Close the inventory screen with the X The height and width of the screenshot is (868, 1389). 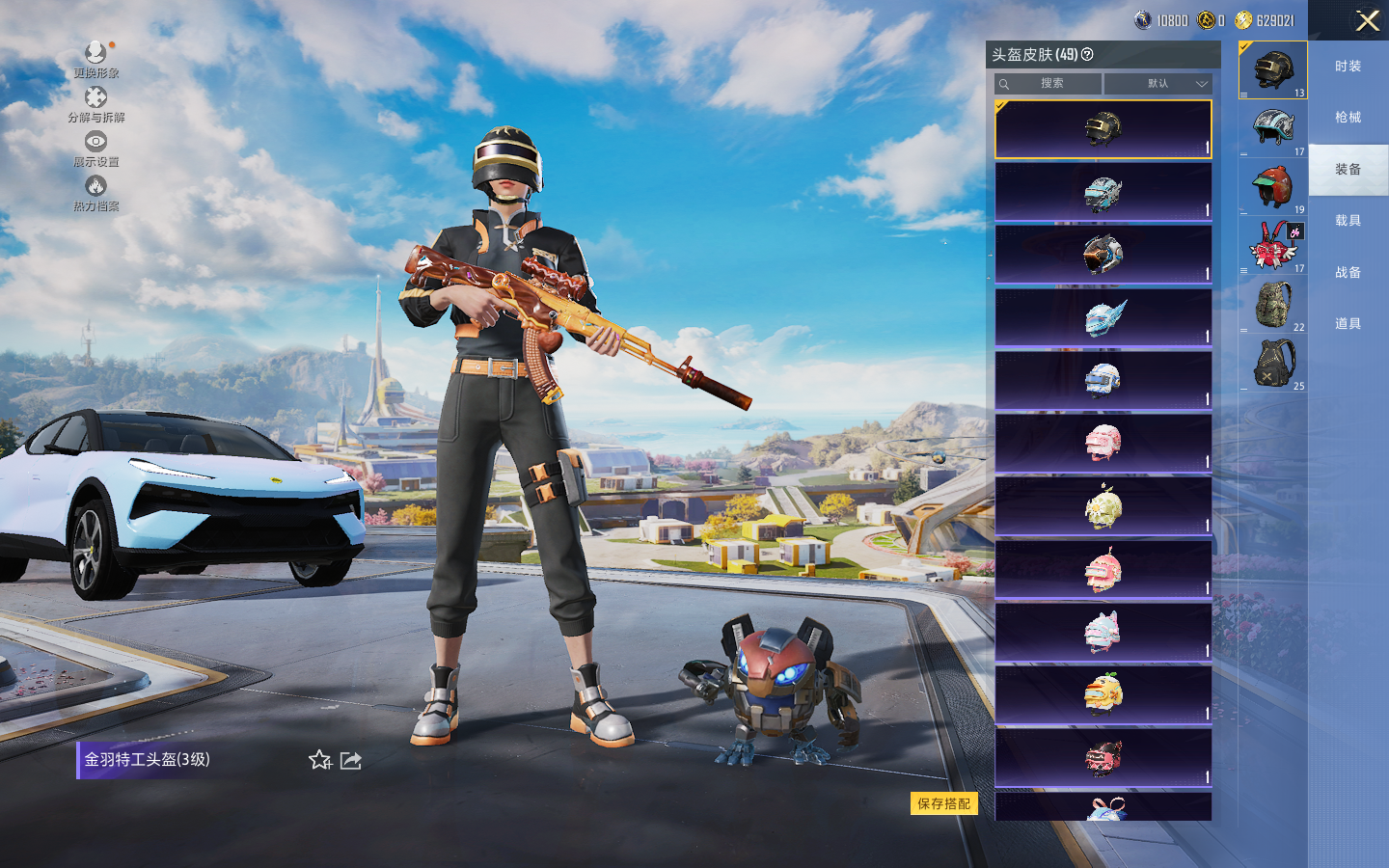tap(1367, 20)
